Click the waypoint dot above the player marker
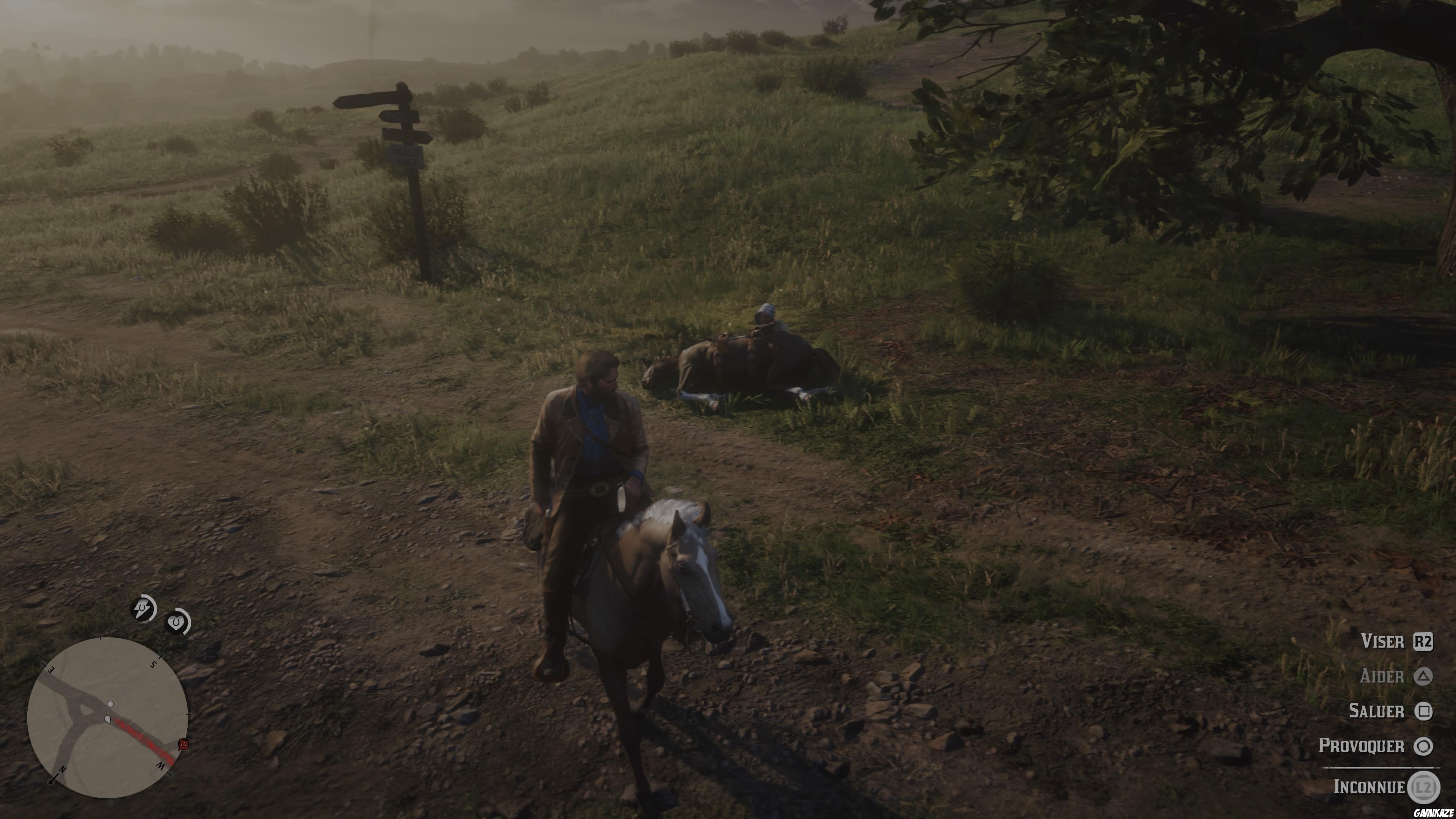Screen dimensions: 1456x819 (110, 704)
